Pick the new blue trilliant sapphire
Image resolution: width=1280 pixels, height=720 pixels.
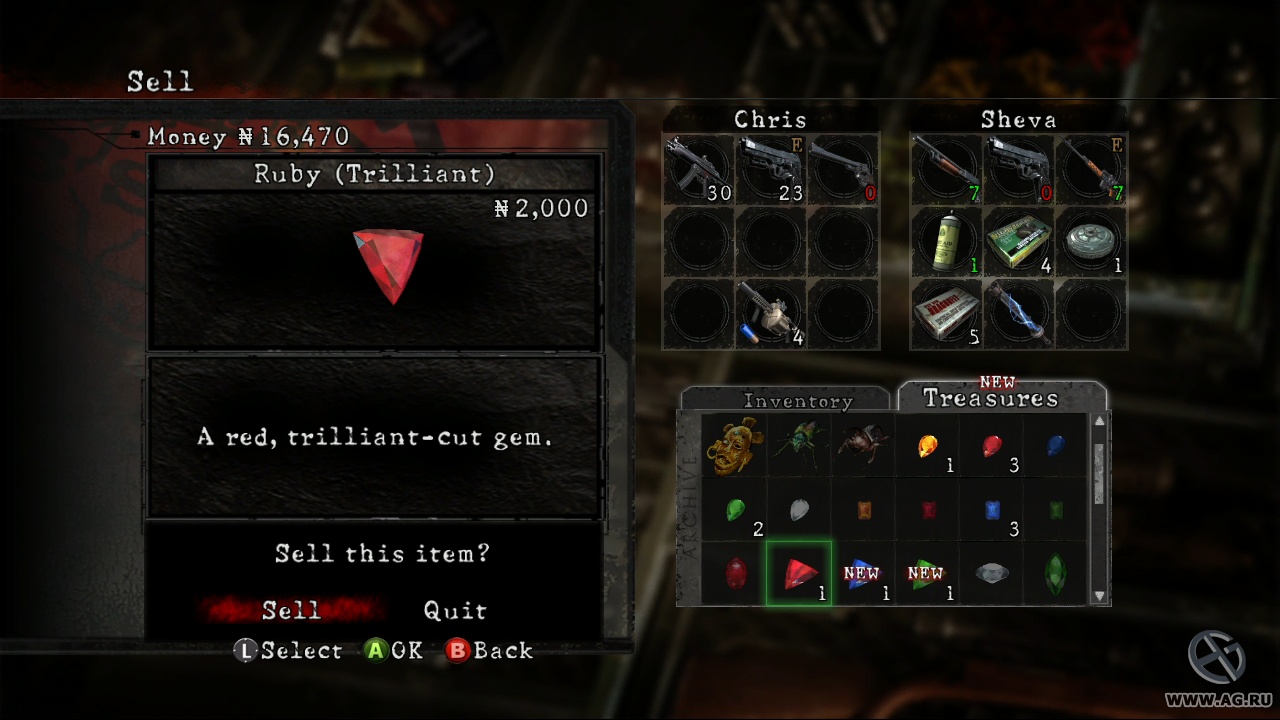tap(863, 573)
